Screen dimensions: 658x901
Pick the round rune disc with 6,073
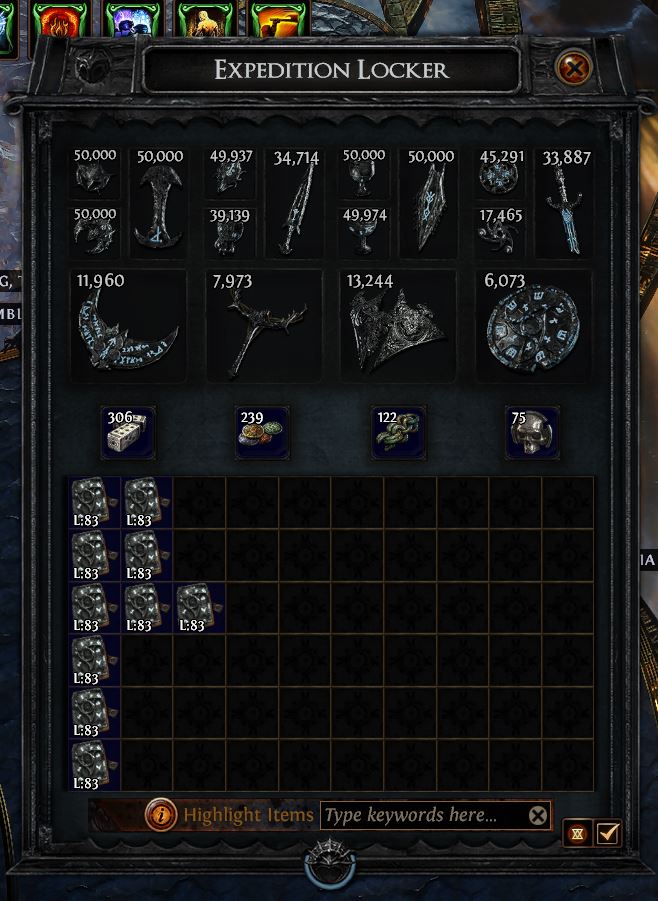tap(533, 325)
